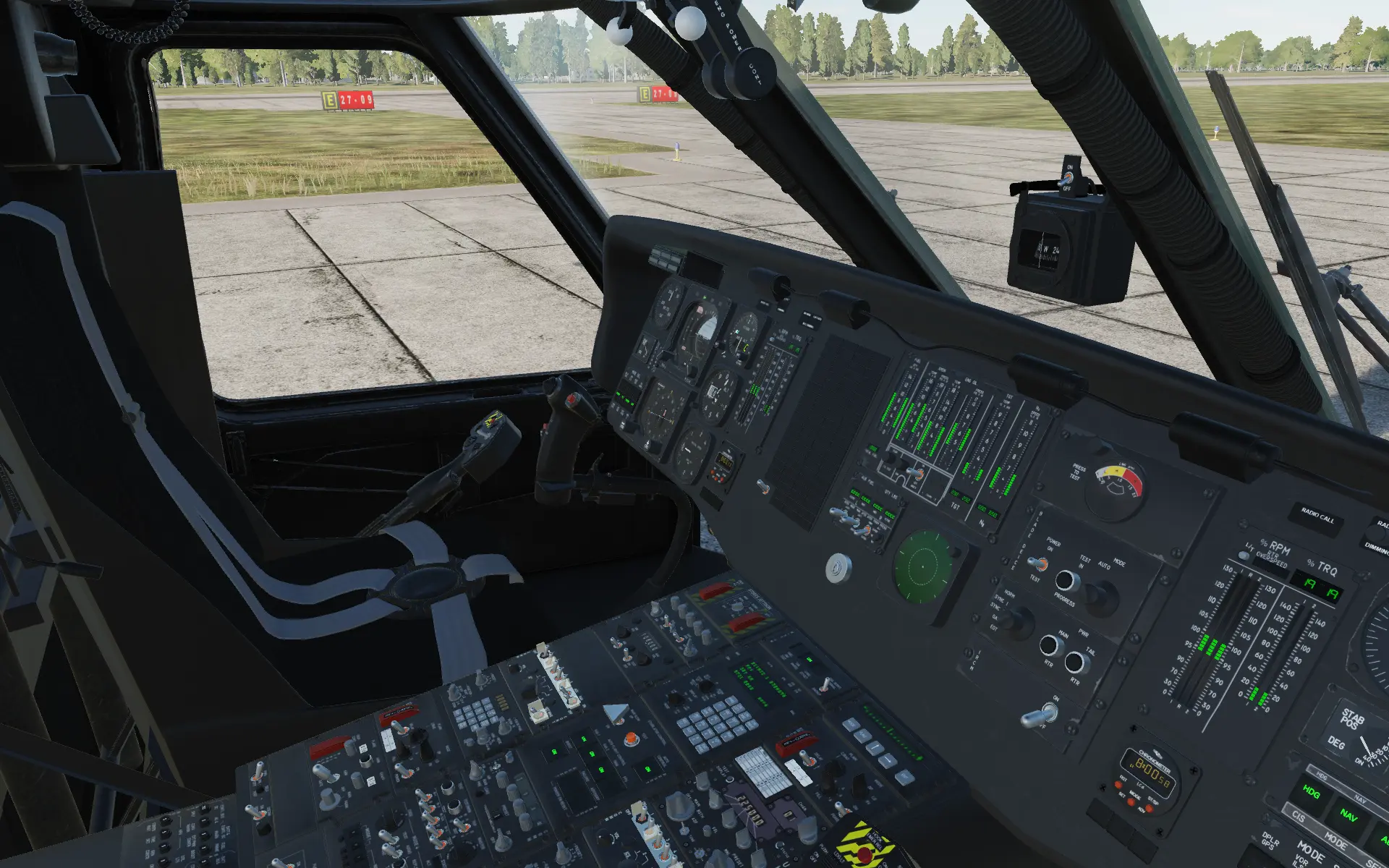Screen dimensions: 1389x868
Task: Select the green NAV mode button
Action: (x=1348, y=814)
